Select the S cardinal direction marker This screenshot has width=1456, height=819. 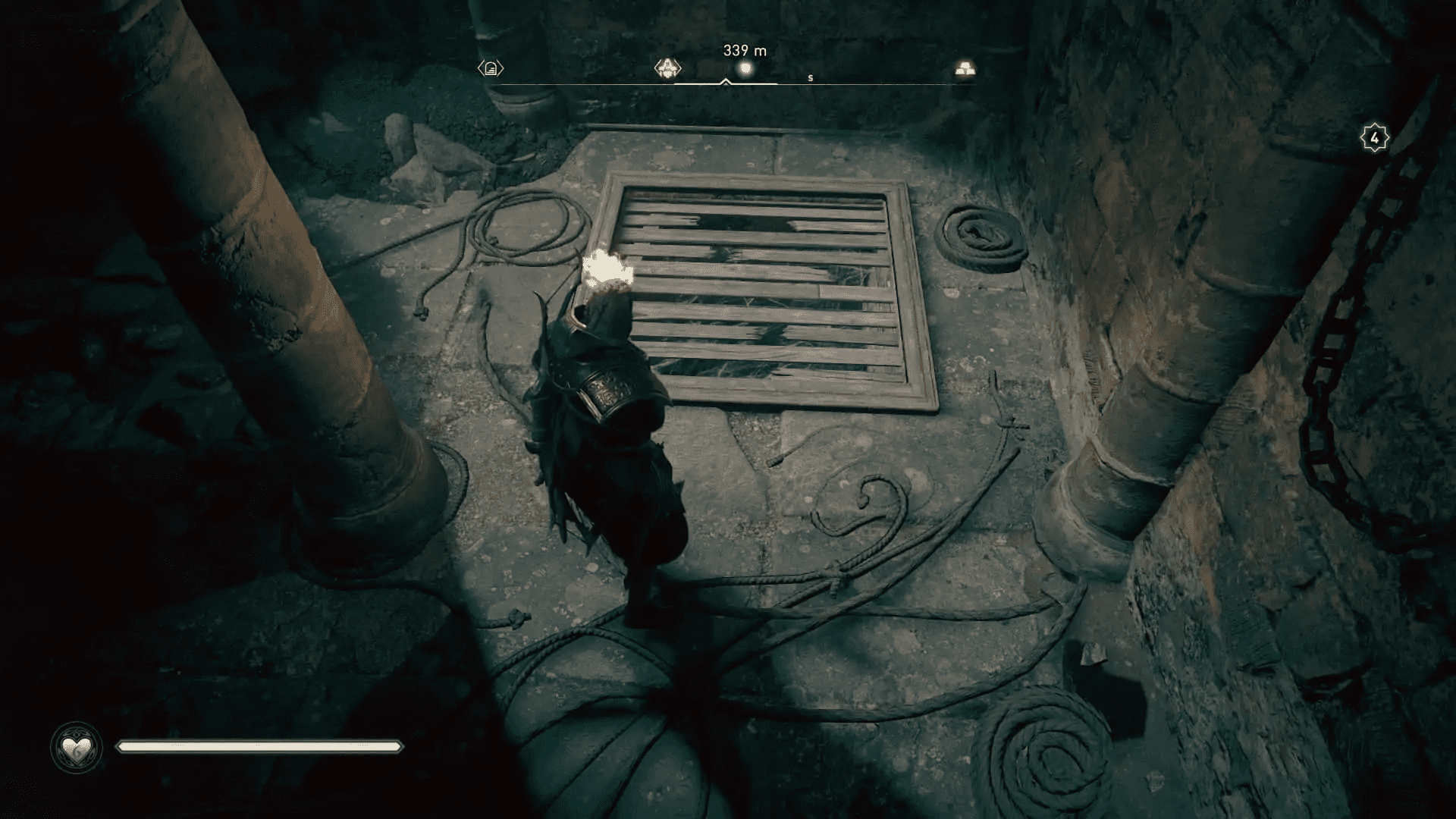810,77
